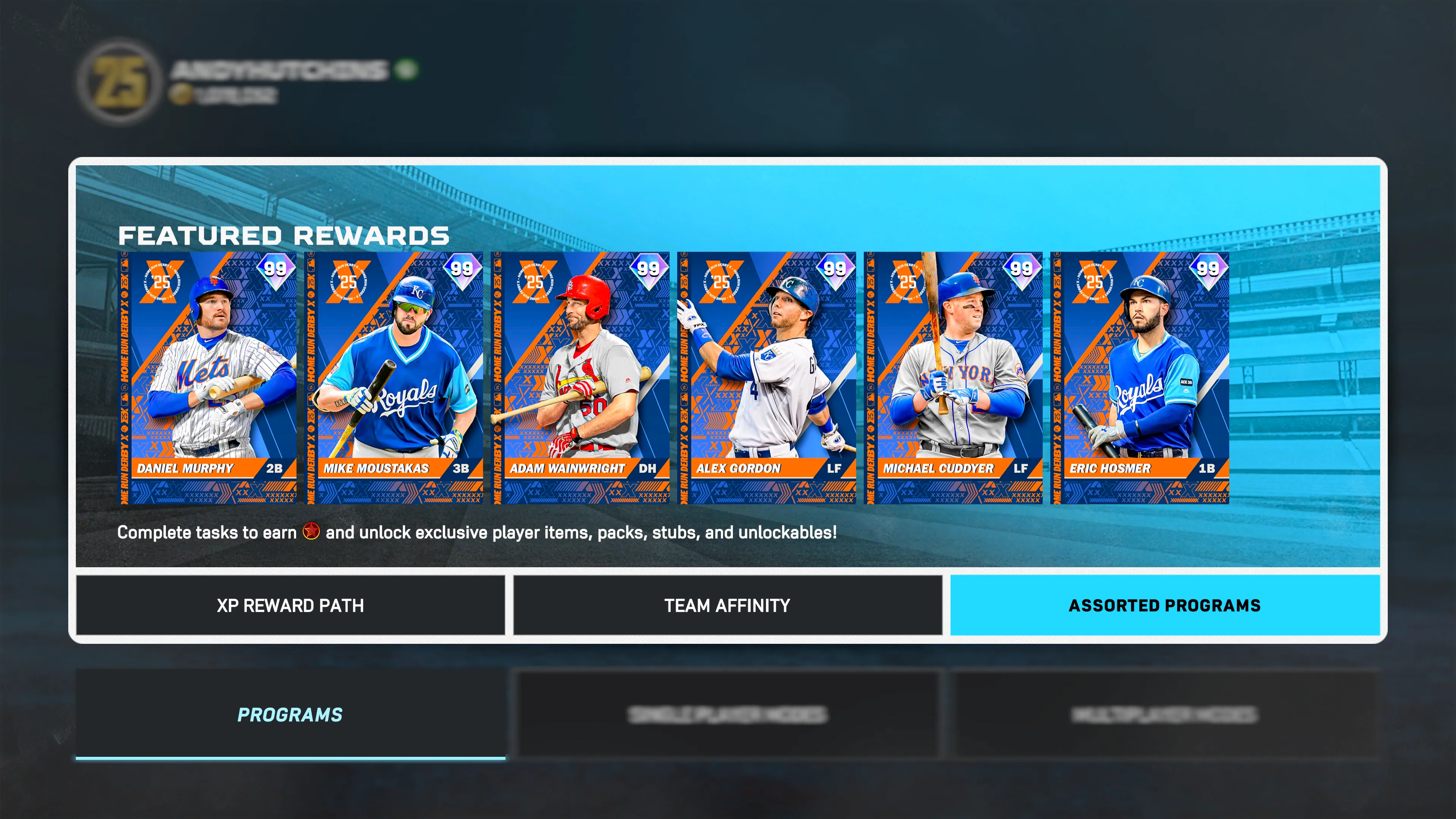Inspect the Adam Wainwright DH card

pyautogui.click(x=581, y=378)
